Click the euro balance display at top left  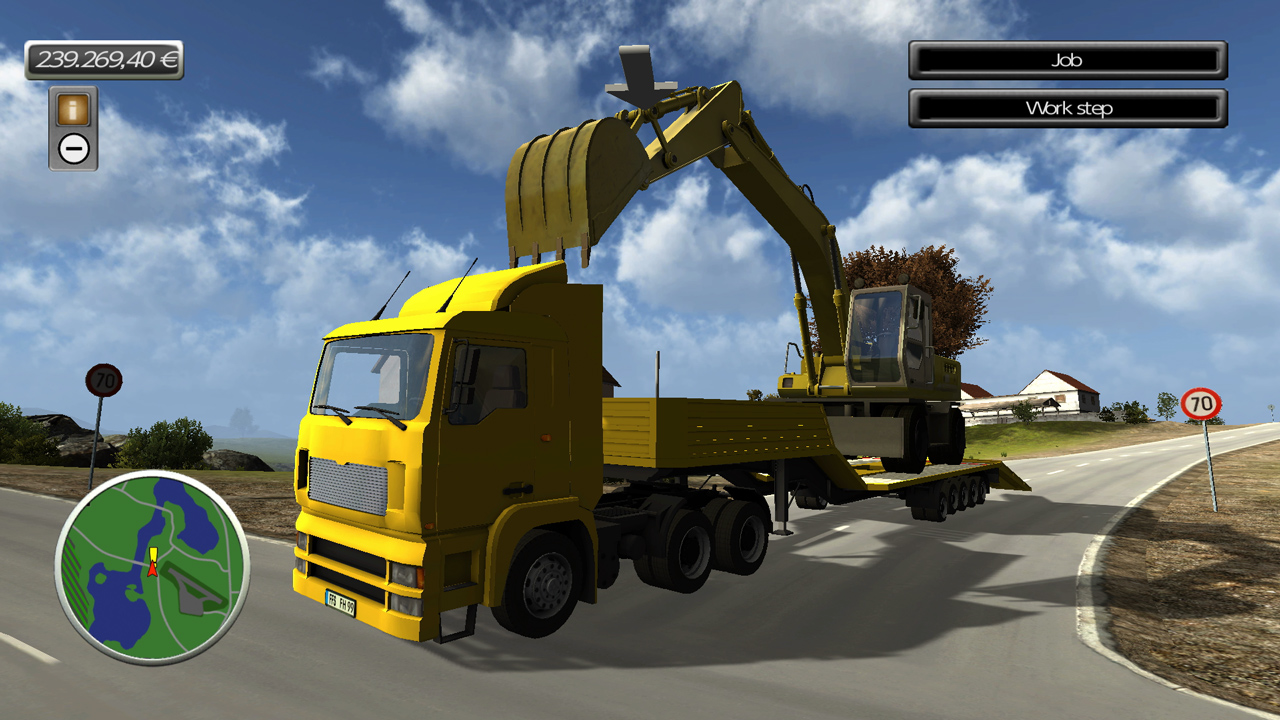pos(104,59)
